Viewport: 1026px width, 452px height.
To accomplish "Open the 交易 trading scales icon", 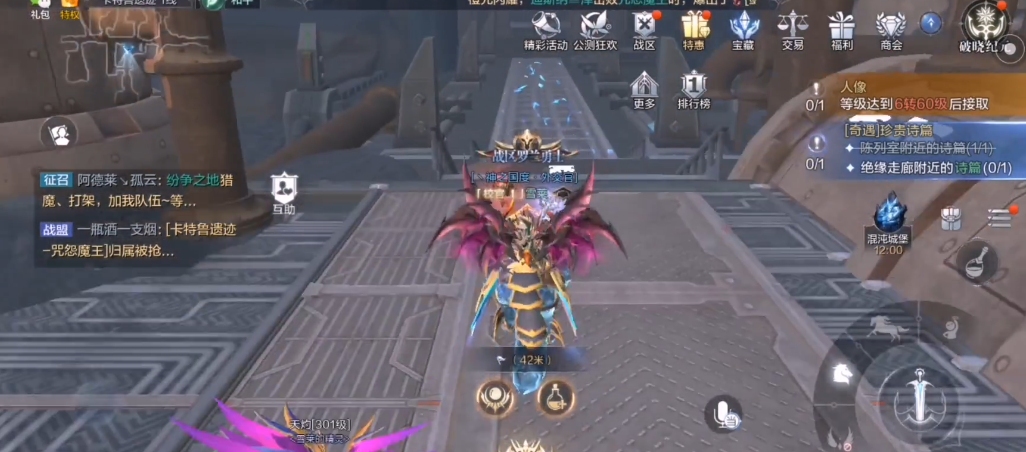I will point(792,30).
